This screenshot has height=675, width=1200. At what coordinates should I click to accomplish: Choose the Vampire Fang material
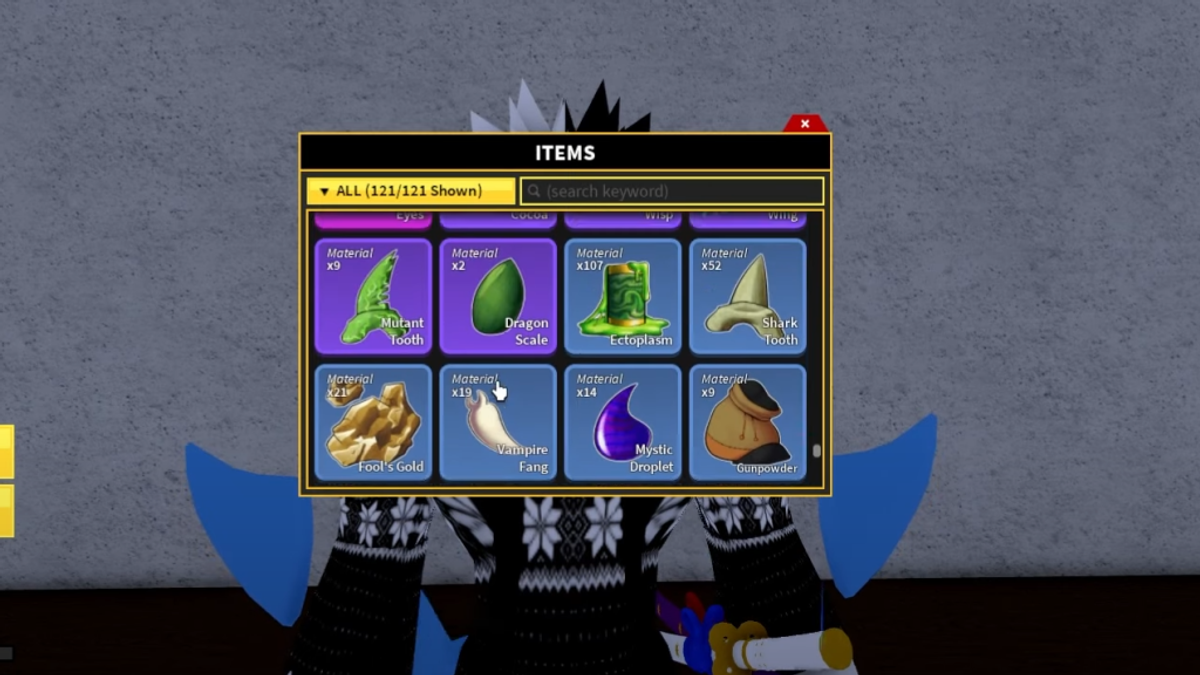point(498,422)
